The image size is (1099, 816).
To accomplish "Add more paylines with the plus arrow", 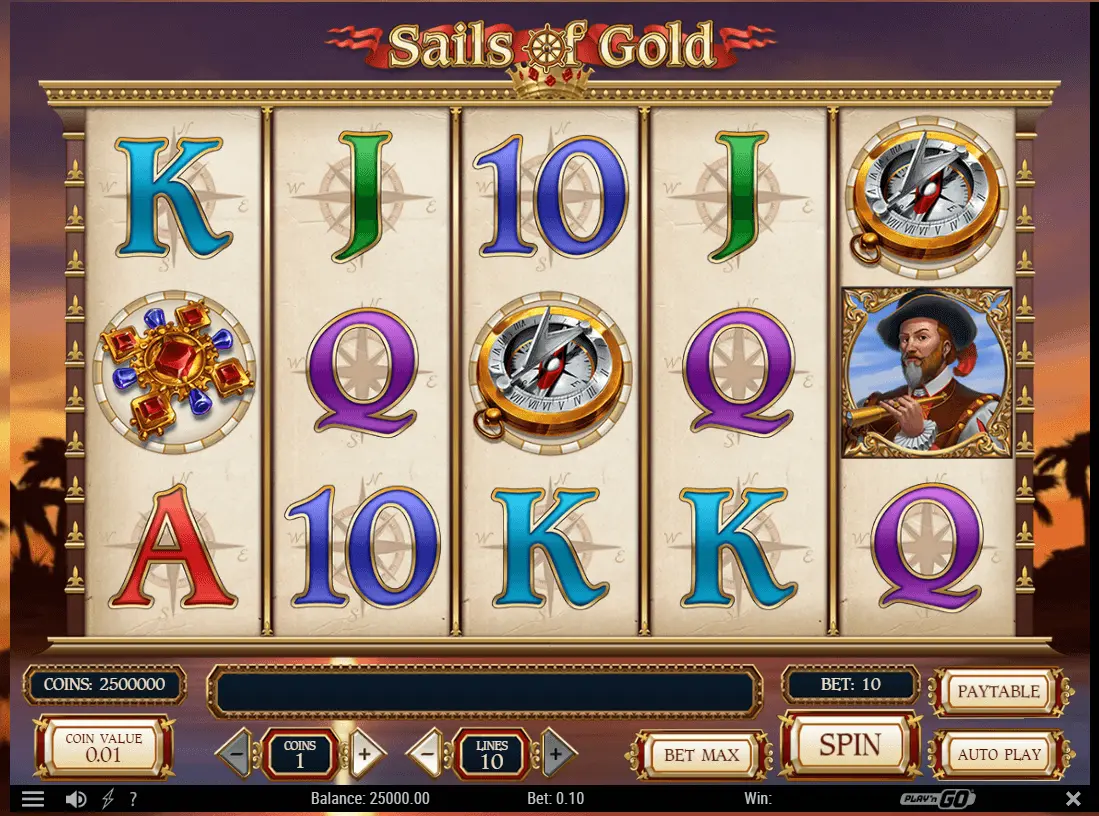I will click(557, 754).
